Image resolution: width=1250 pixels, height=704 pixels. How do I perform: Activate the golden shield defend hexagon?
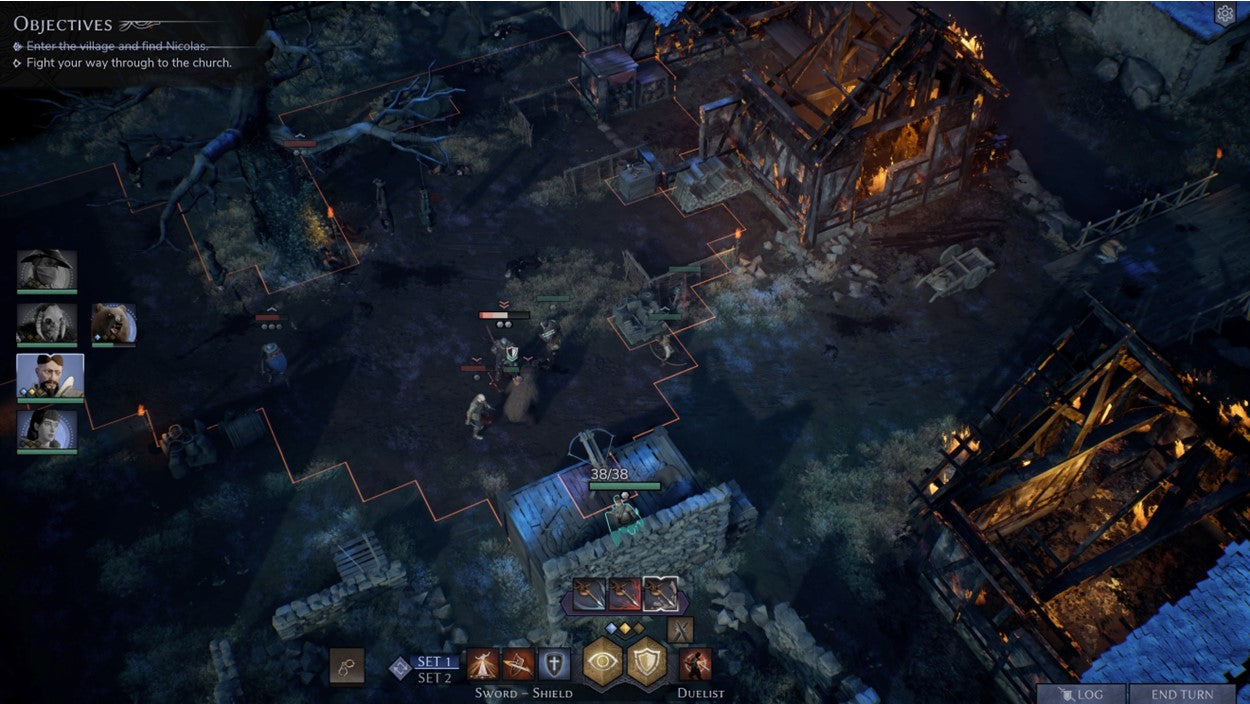(647, 662)
